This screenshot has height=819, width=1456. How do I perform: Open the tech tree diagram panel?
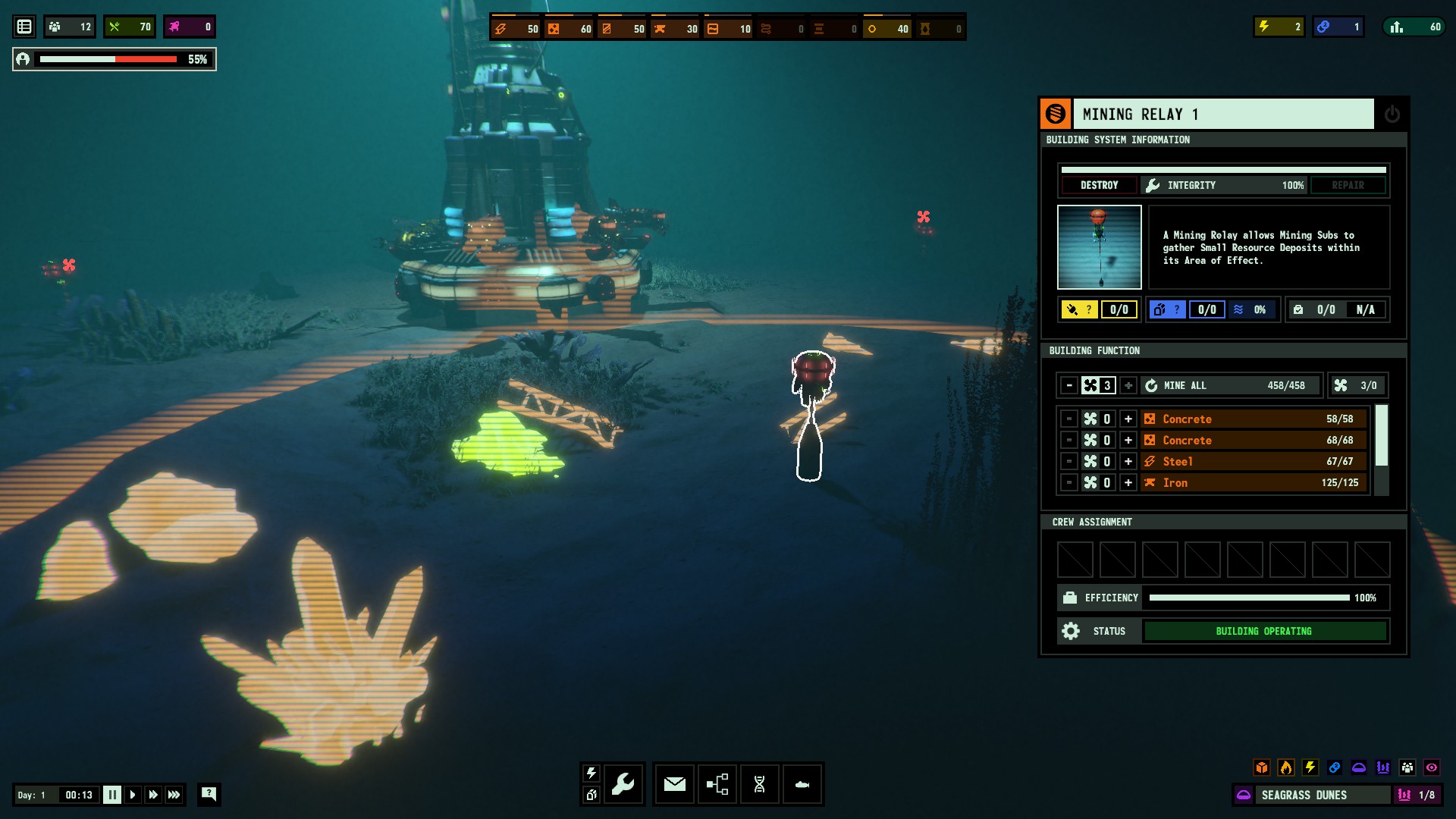[717, 783]
